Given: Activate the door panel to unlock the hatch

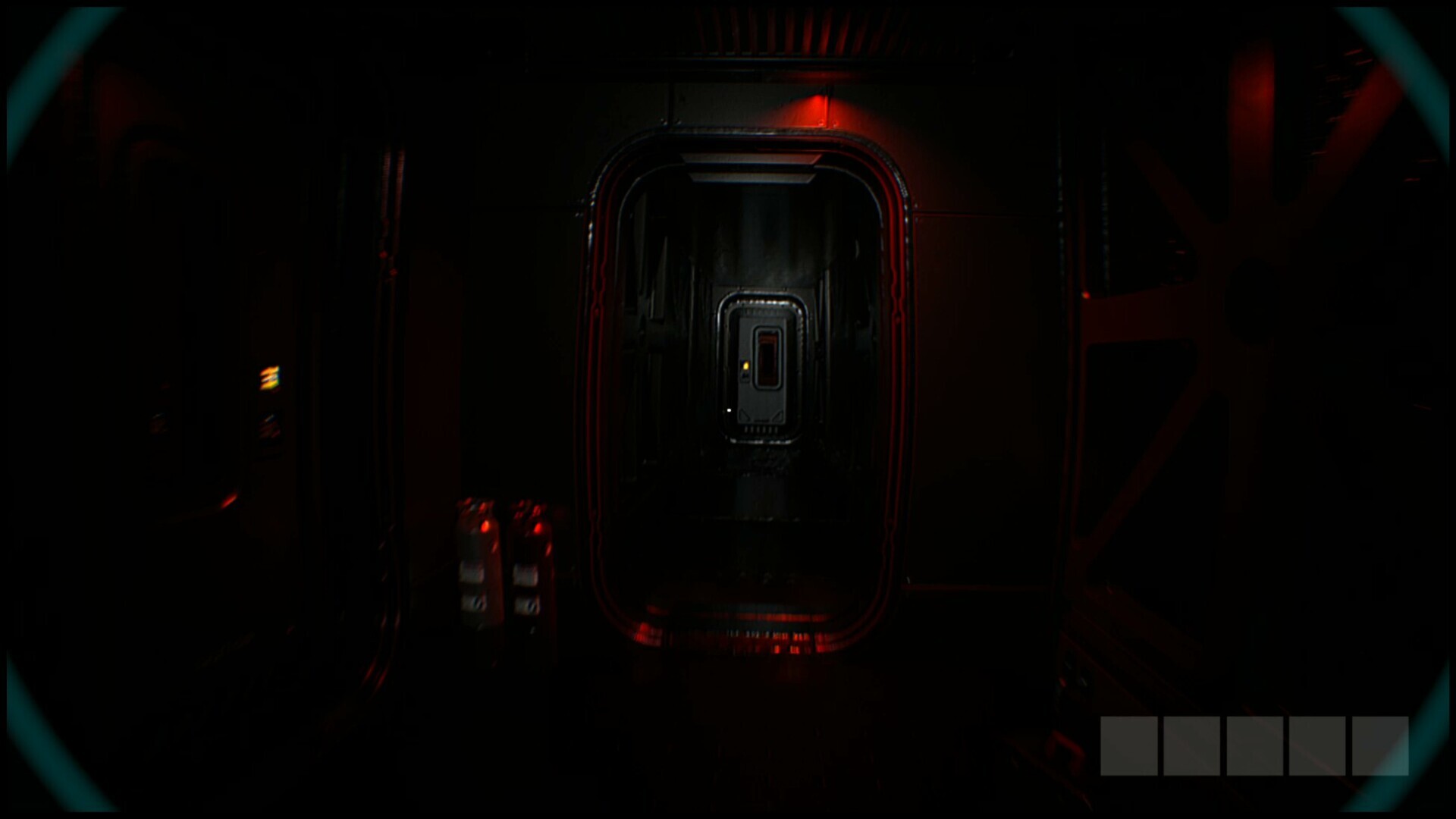Looking at the screenshot, I should pos(761,372).
